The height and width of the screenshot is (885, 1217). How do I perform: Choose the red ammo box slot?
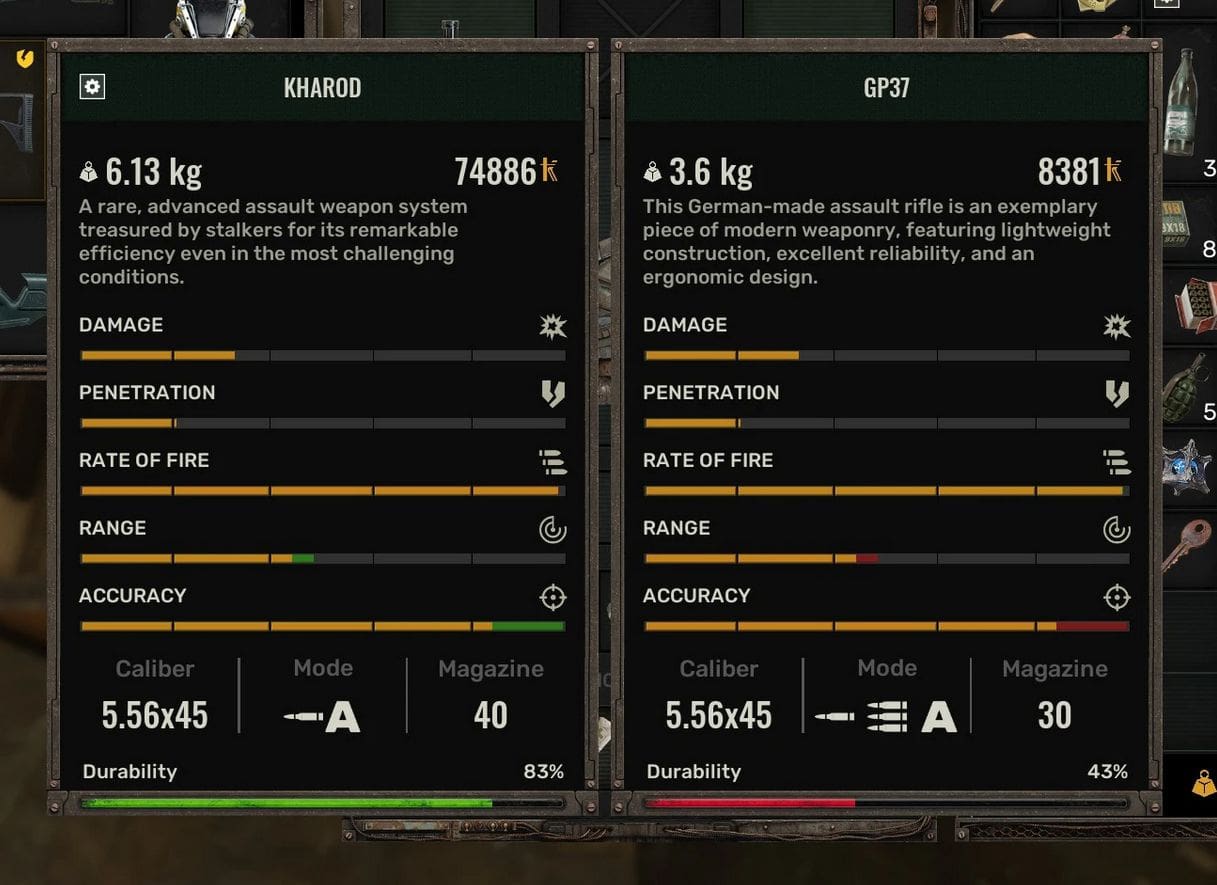(x=1190, y=304)
